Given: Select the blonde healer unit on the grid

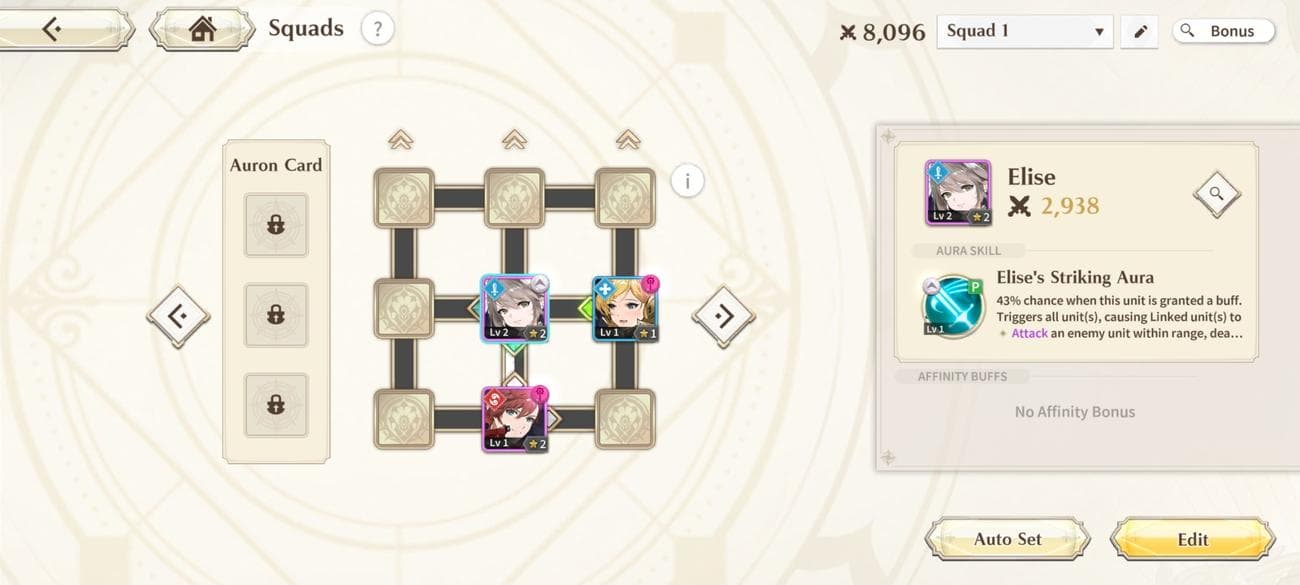Looking at the screenshot, I should pyautogui.click(x=625, y=309).
